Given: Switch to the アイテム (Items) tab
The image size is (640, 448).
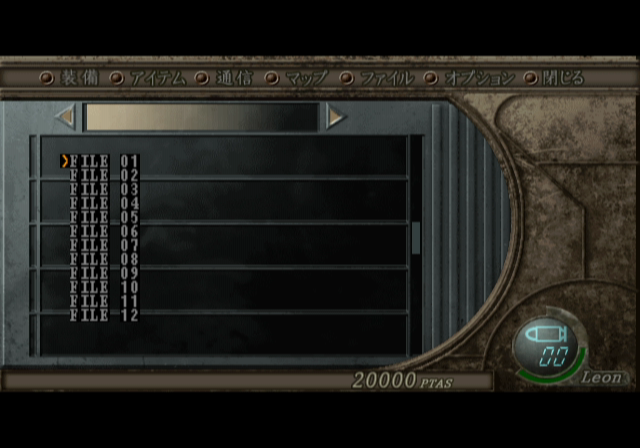Looking at the screenshot, I should pos(158,78).
